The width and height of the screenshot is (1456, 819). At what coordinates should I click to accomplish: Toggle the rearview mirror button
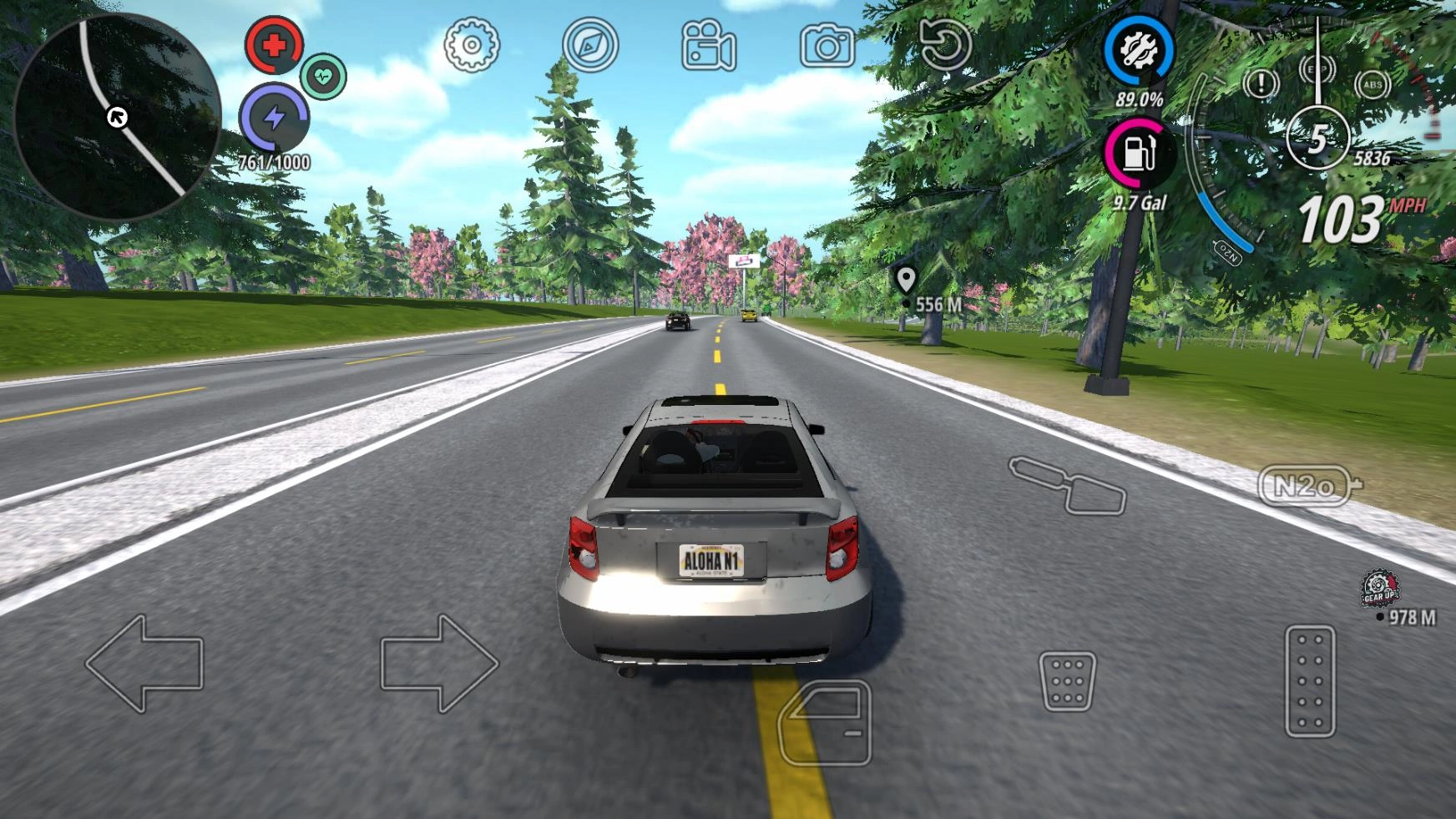coord(1069,484)
